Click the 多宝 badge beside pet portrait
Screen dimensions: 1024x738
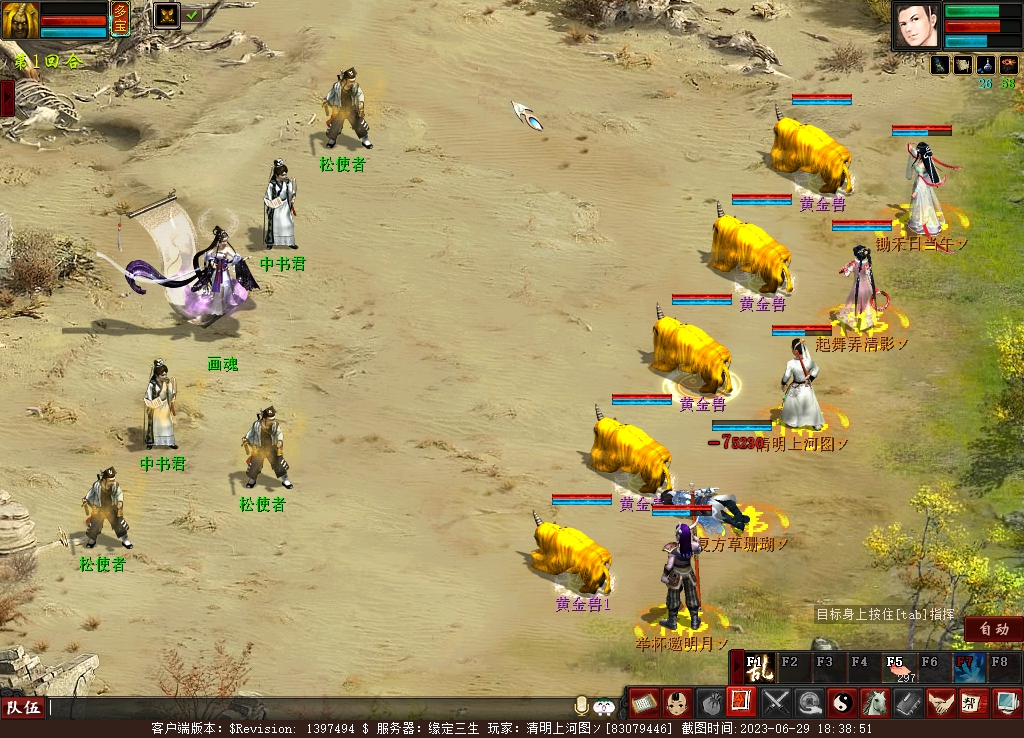(x=120, y=19)
